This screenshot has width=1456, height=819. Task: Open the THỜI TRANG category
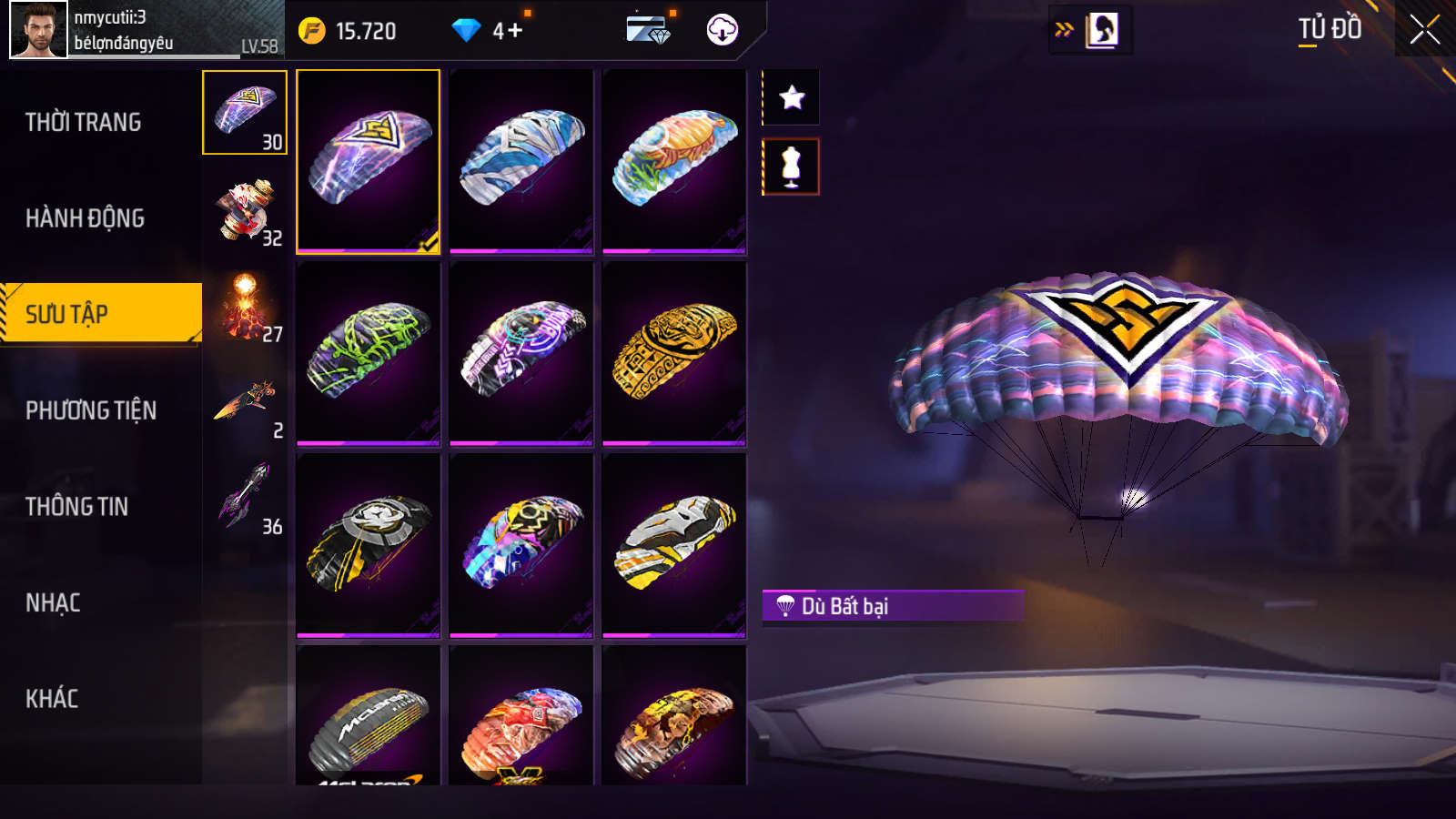coord(84,122)
